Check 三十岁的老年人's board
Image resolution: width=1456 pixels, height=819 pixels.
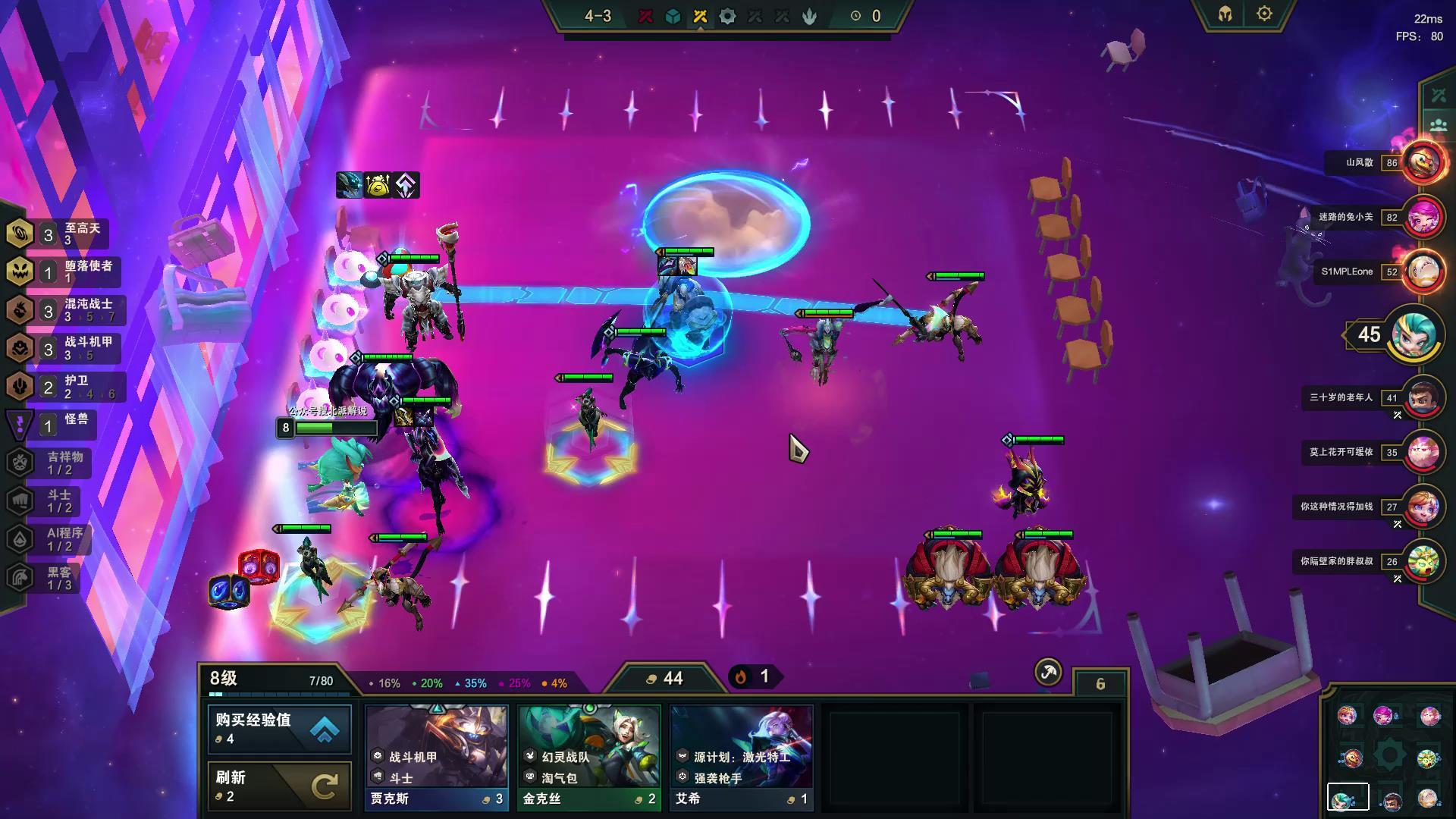(x=1422, y=397)
